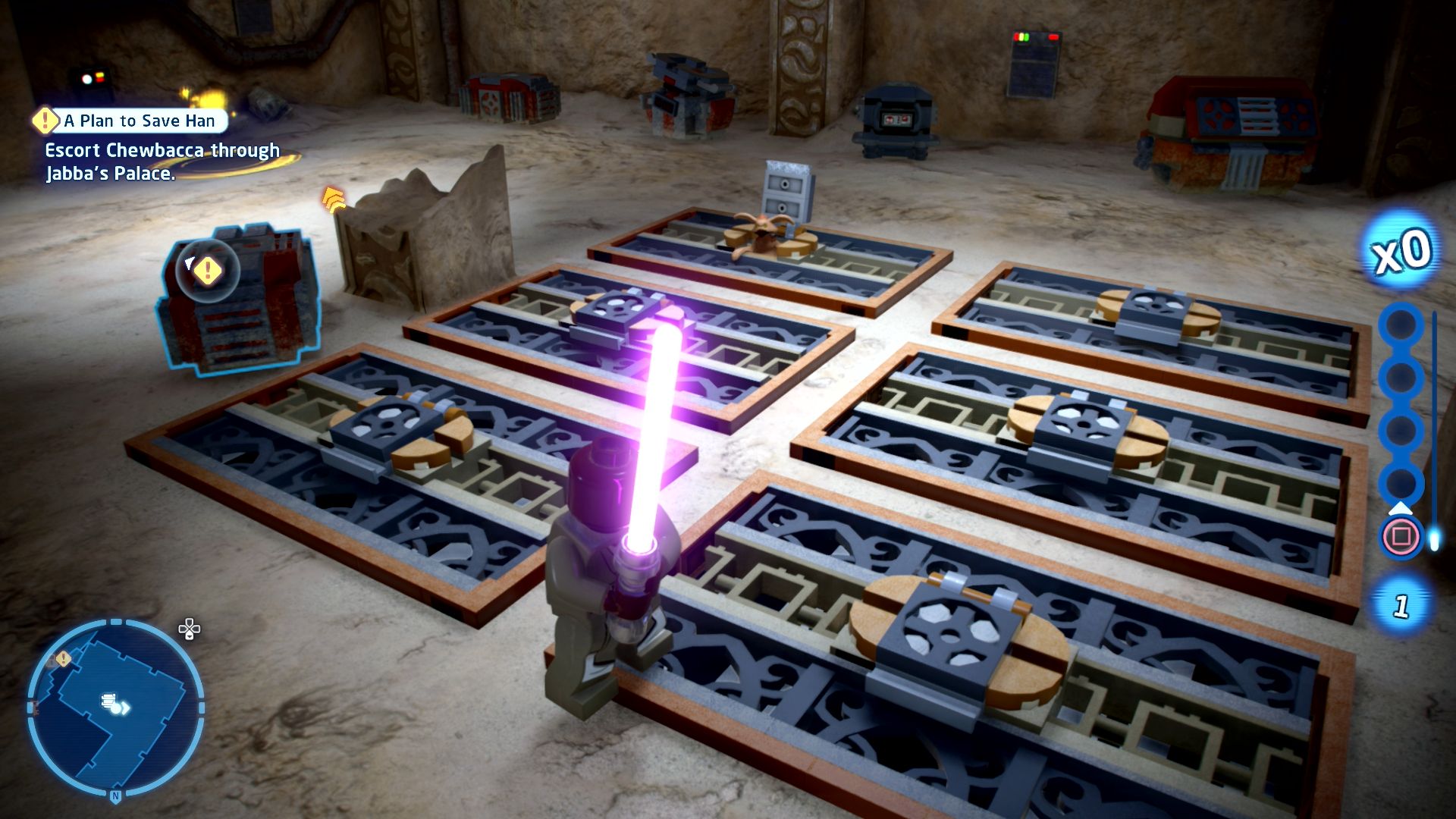The width and height of the screenshot is (1456, 819).
Task: Click the blue orb showing number 1
Action: point(1401,605)
